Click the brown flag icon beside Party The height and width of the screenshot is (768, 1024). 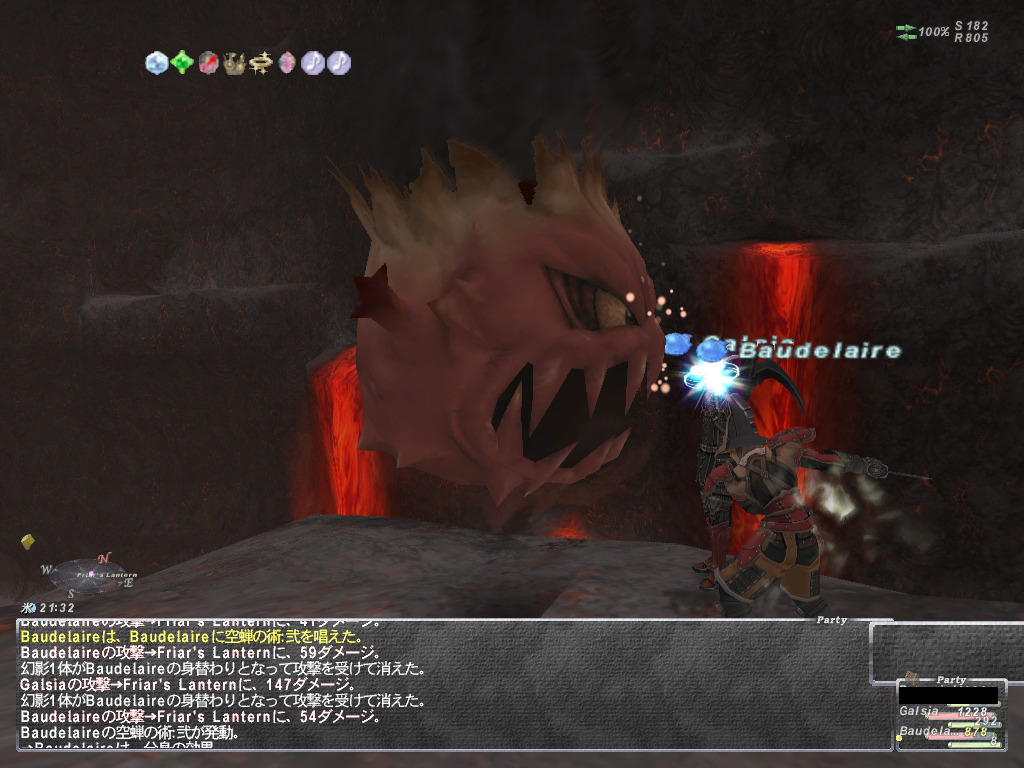(912, 678)
